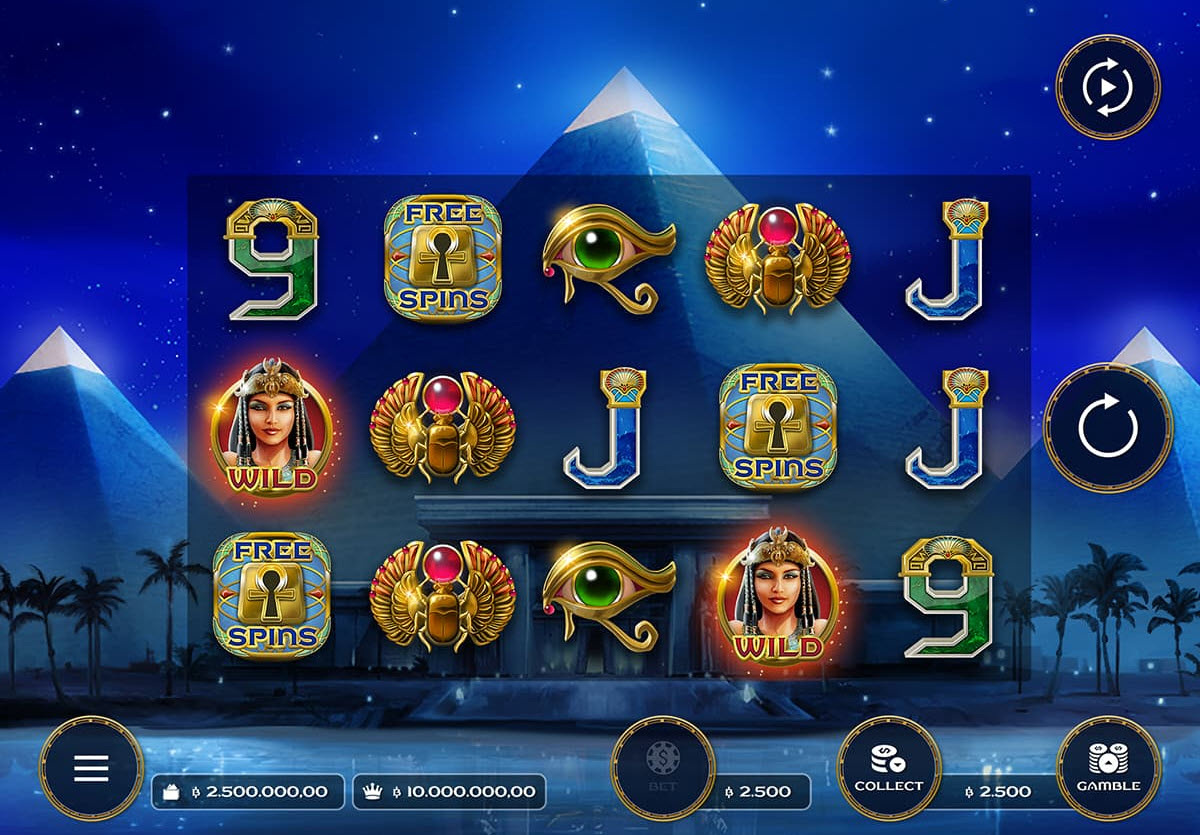Choose the Gamble button
Screen dimensions: 1200x835
1108,768
